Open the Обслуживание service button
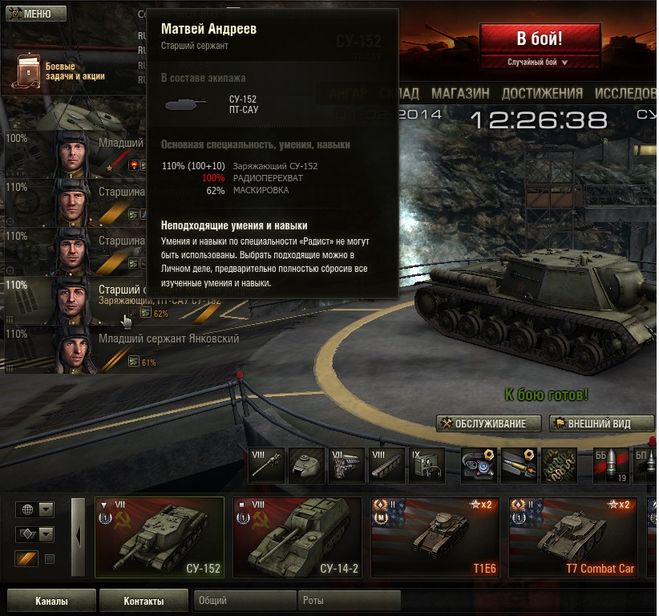The image size is (659, 616). click(x=489, y=424)
